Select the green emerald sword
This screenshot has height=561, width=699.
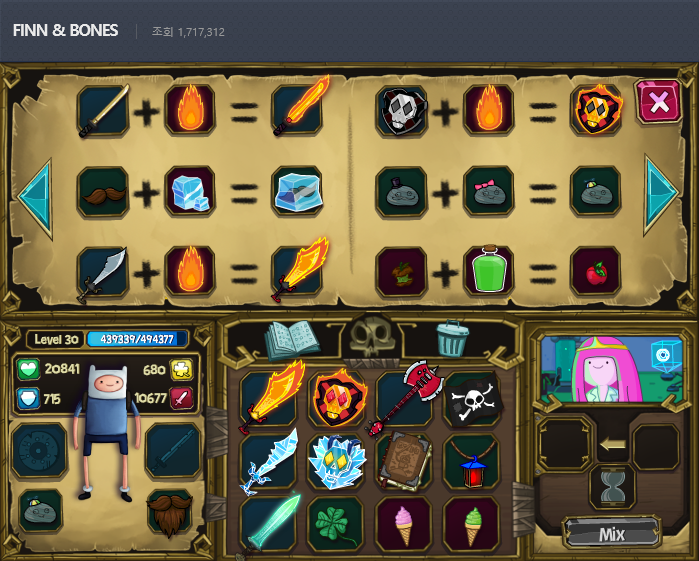pyautogui.click(x=272, y=523)
